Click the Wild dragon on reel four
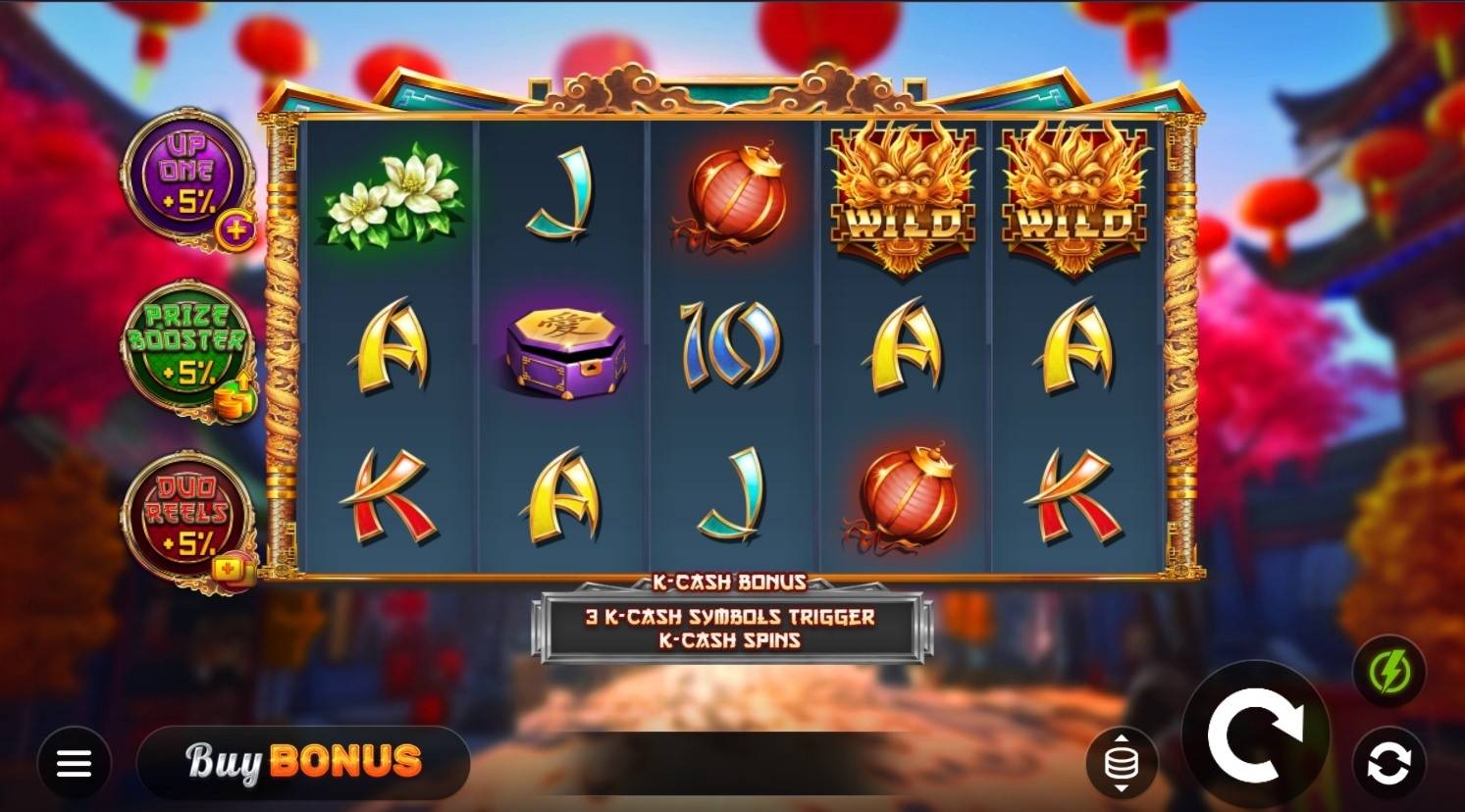Image resolution: width=1465 pixels, height=812 pixels. [x=901, y=196]
